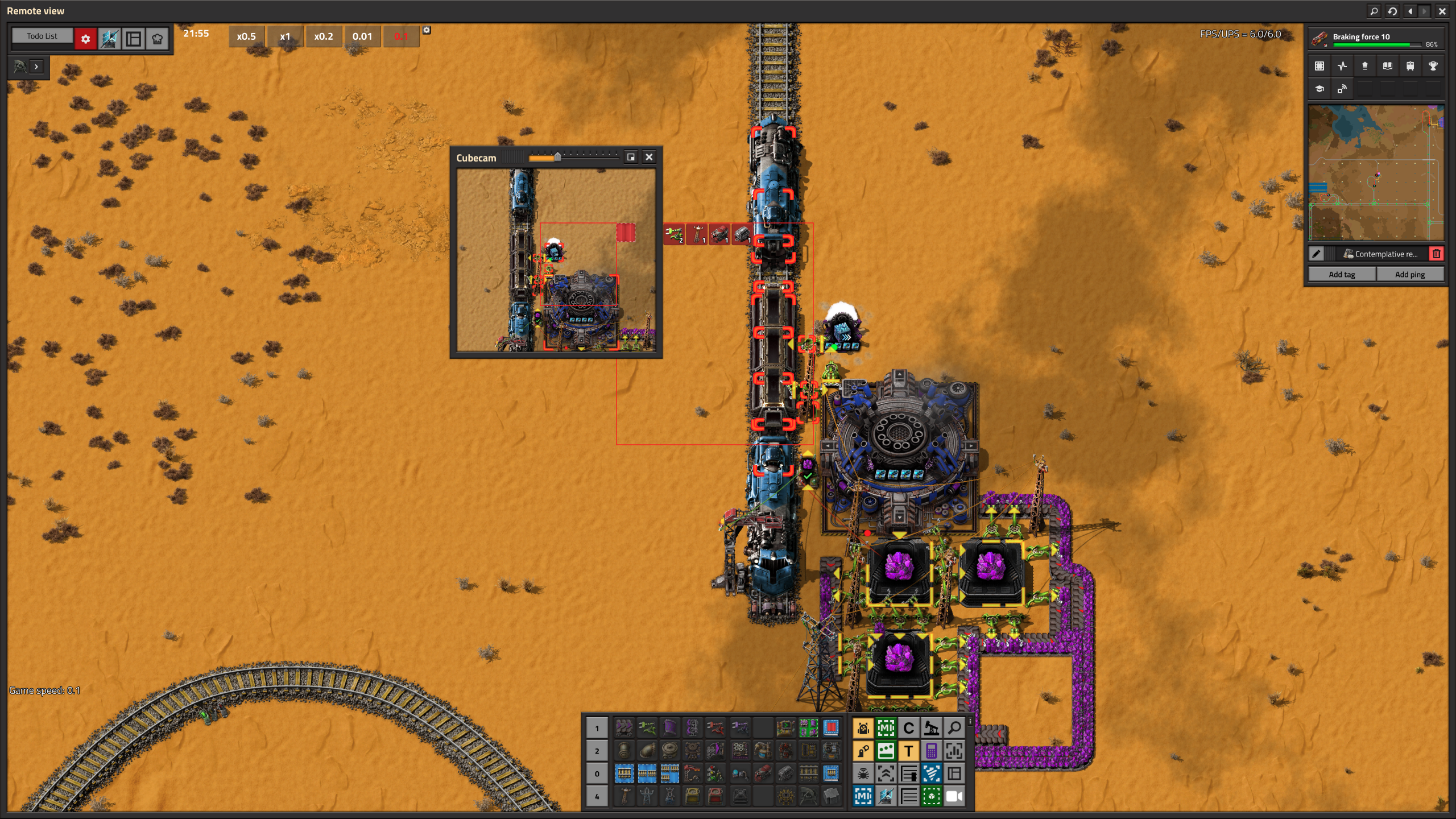Image resolution: width=1456 pixels, height=819 pixels.
Task: Expand the pickaxe panel with the arrow
Action: (36, 68)
